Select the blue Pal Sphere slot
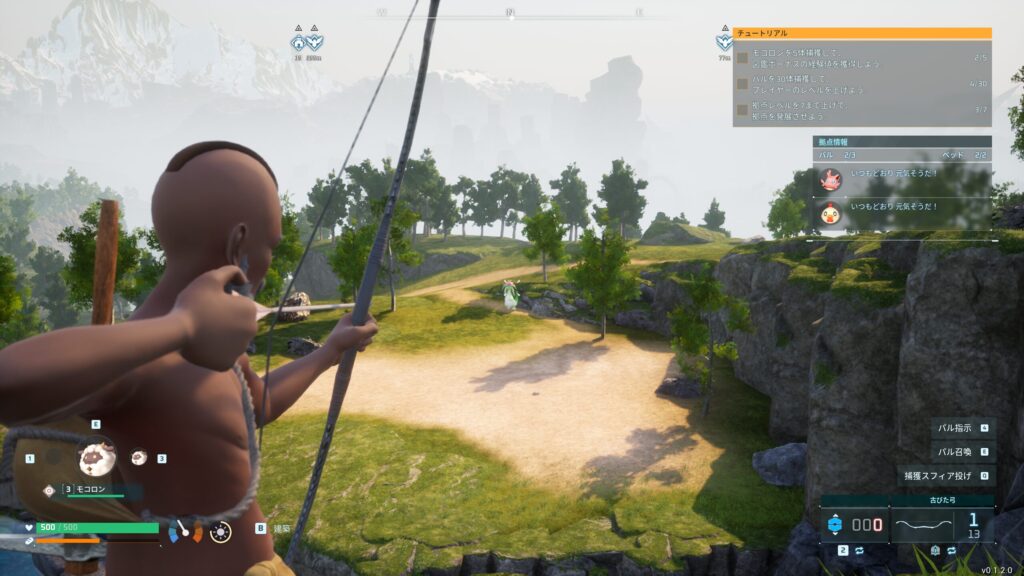 click(853, 524)
